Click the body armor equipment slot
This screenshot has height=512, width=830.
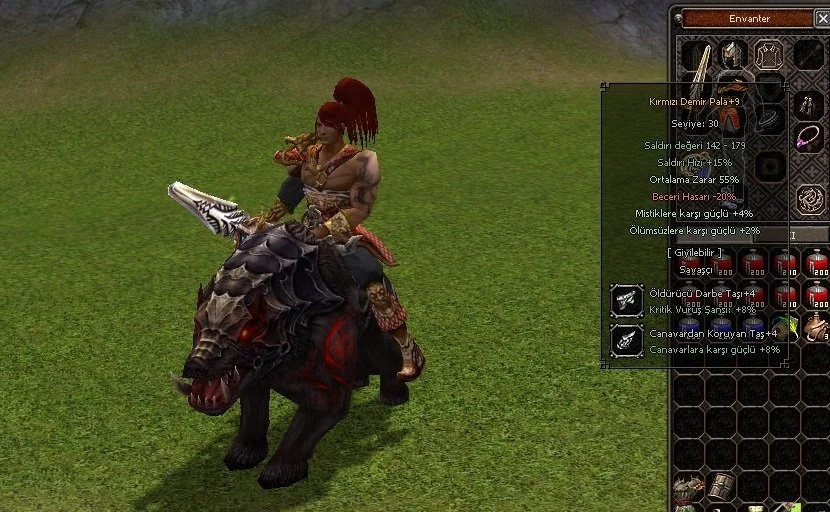coord(768,54)
